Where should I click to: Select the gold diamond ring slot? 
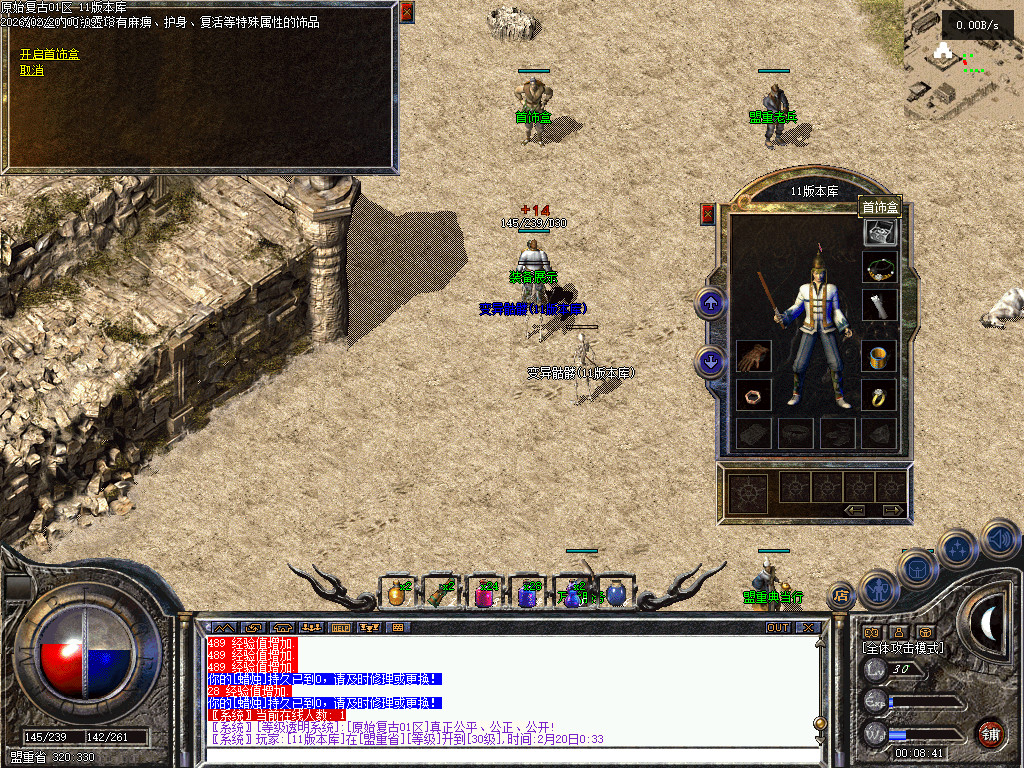[880, 395]
